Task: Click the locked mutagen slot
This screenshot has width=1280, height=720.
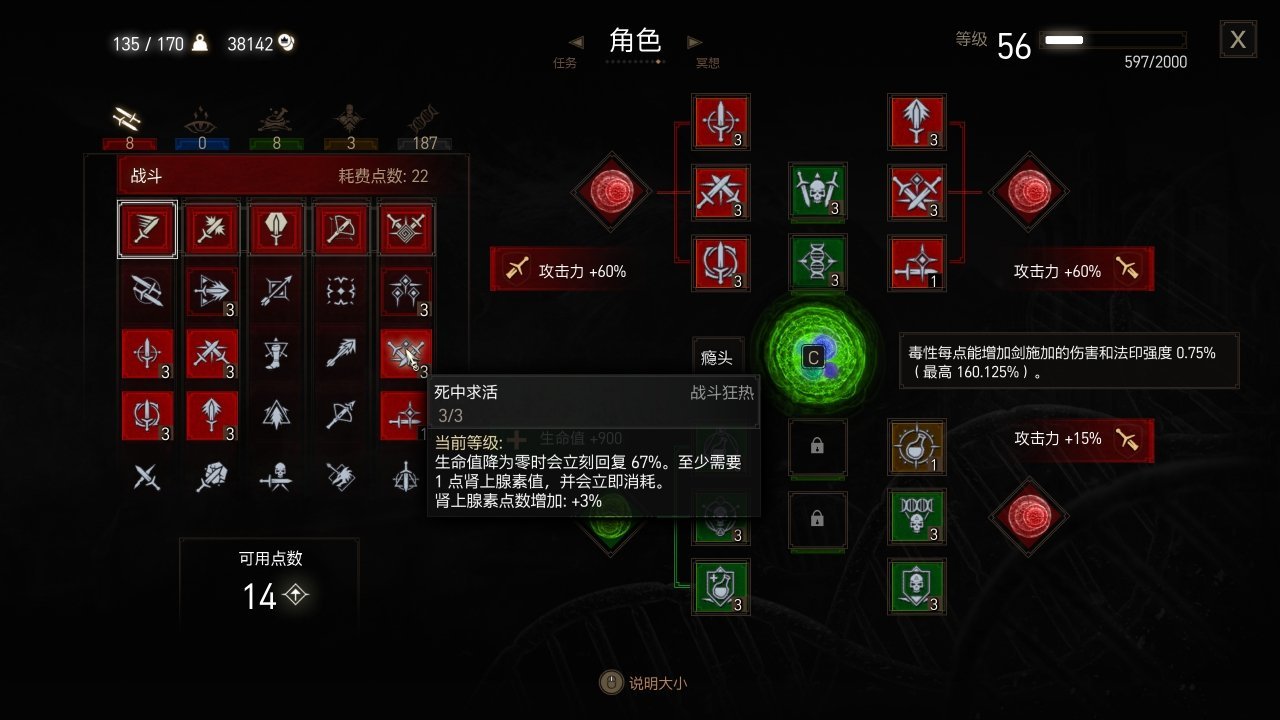Action: click(x=818, y=448)
